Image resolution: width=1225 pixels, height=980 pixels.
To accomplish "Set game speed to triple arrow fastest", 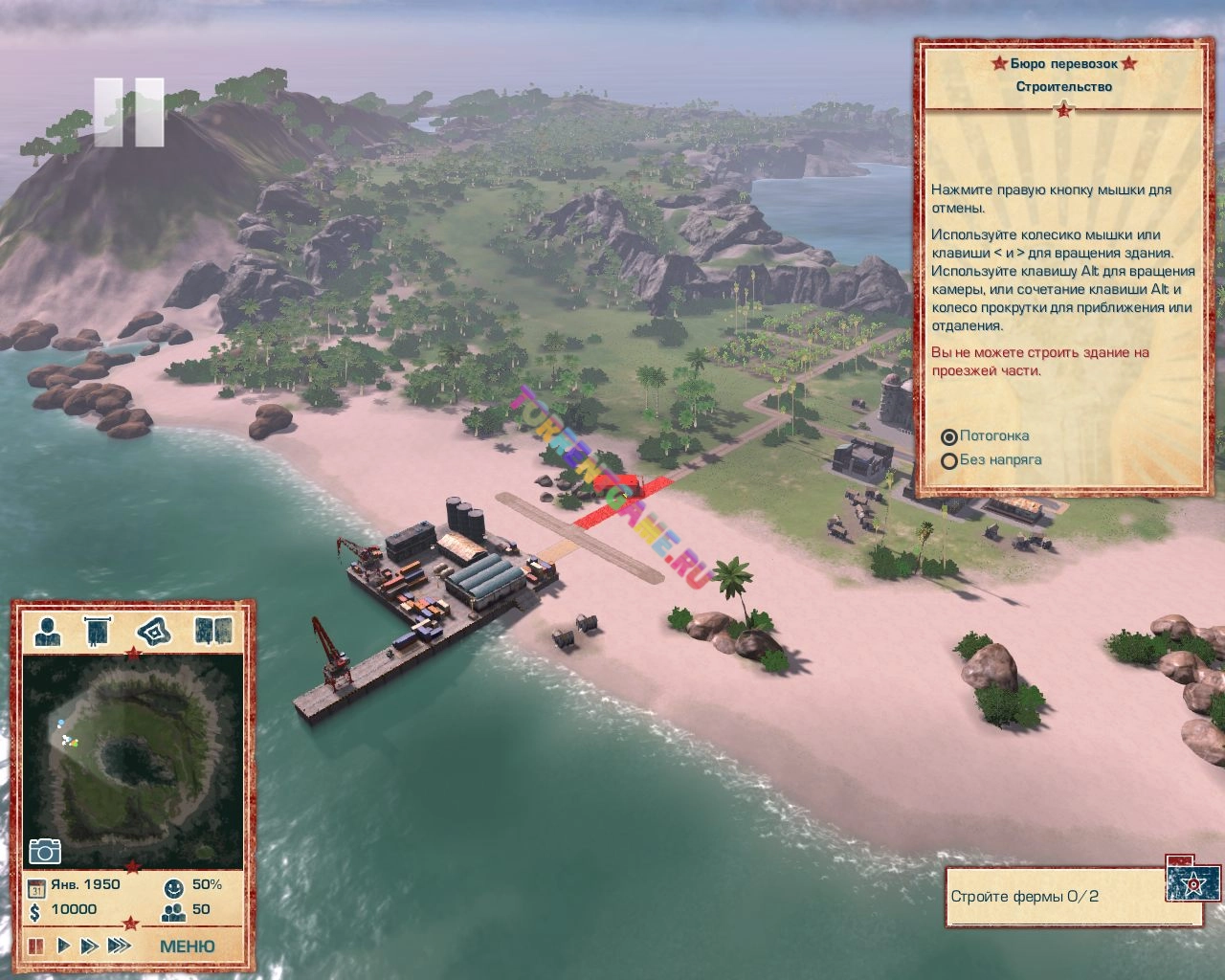I will (119, 947).
